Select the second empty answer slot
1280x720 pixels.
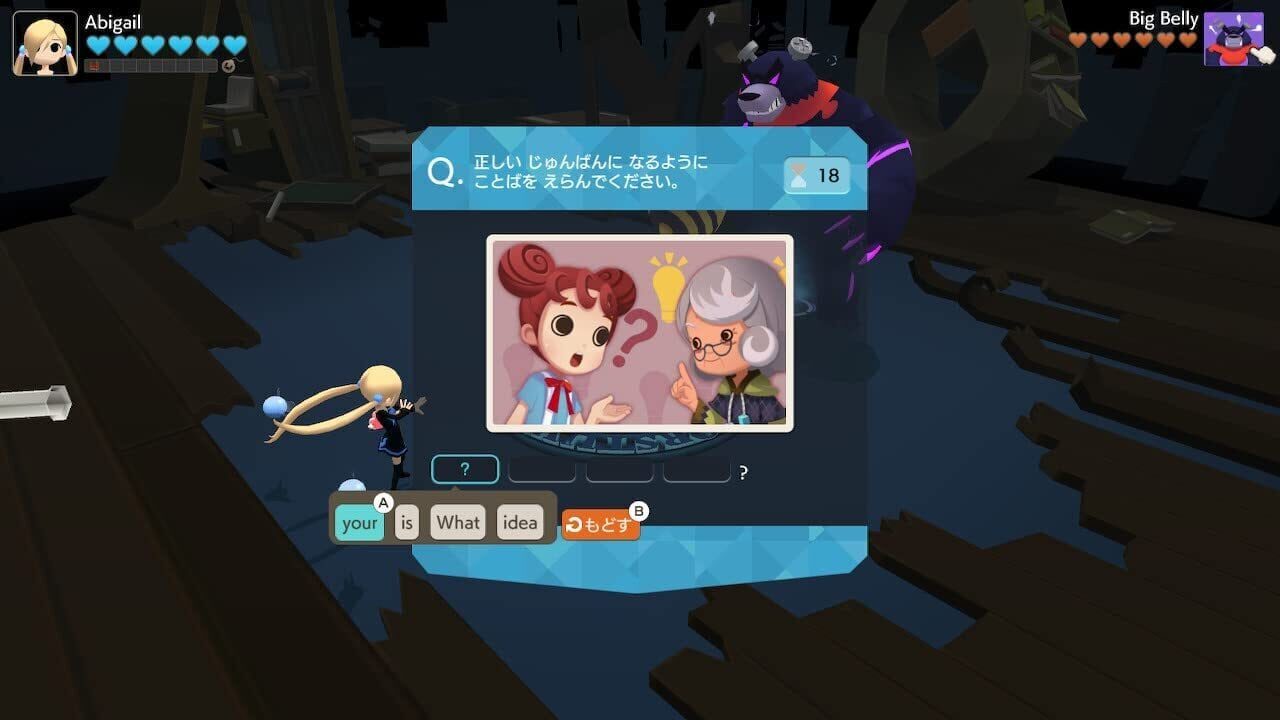point(541,469)
